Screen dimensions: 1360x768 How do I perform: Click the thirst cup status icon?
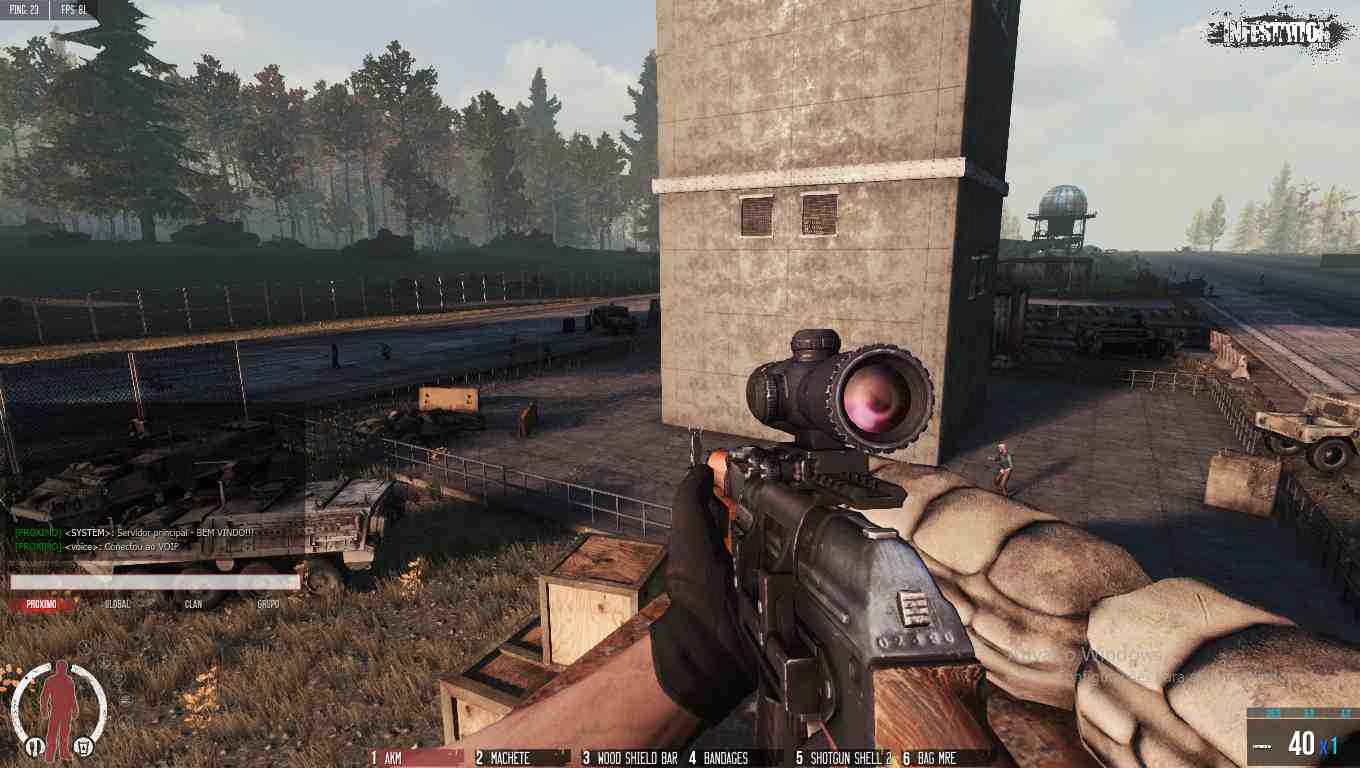click(x=83, y=745)
